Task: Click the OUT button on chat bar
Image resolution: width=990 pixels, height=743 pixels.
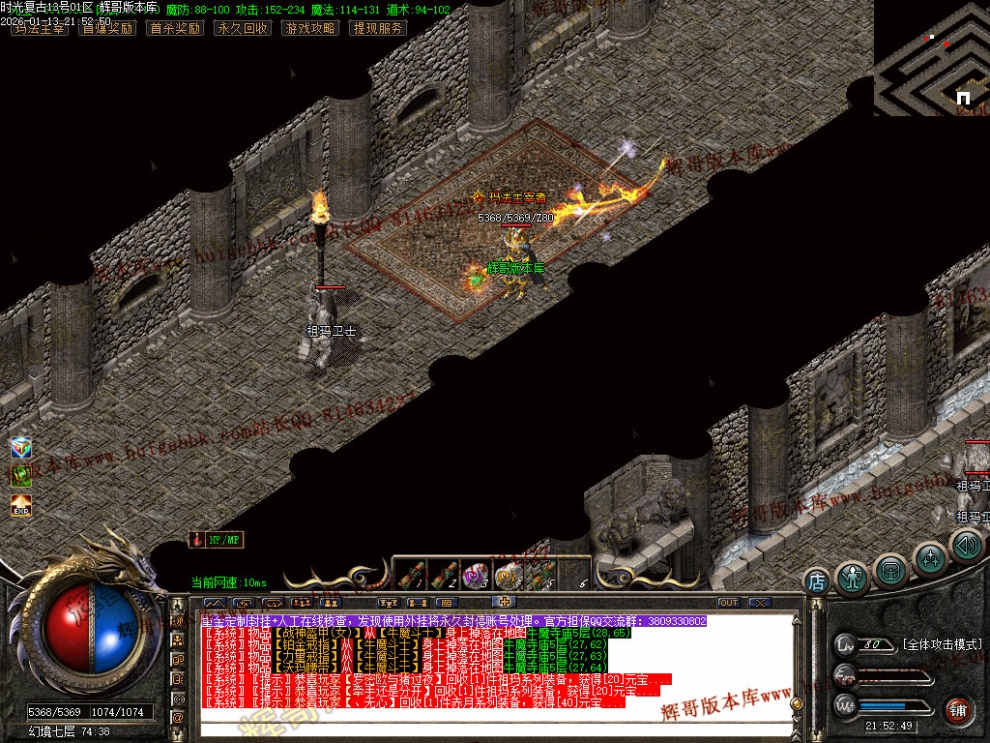Action: [728, 603]
